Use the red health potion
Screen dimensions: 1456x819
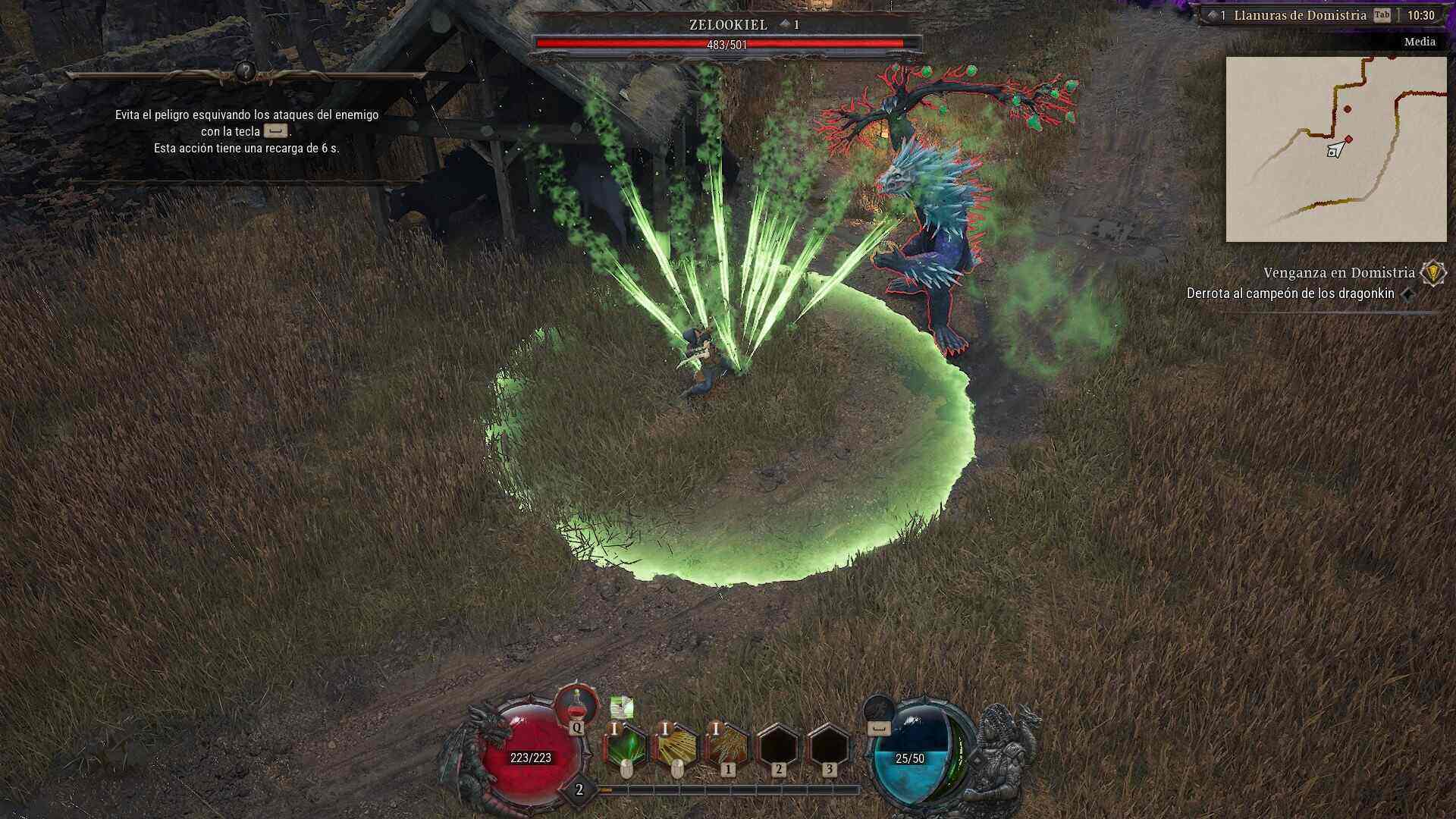click(x=577, y=705)
